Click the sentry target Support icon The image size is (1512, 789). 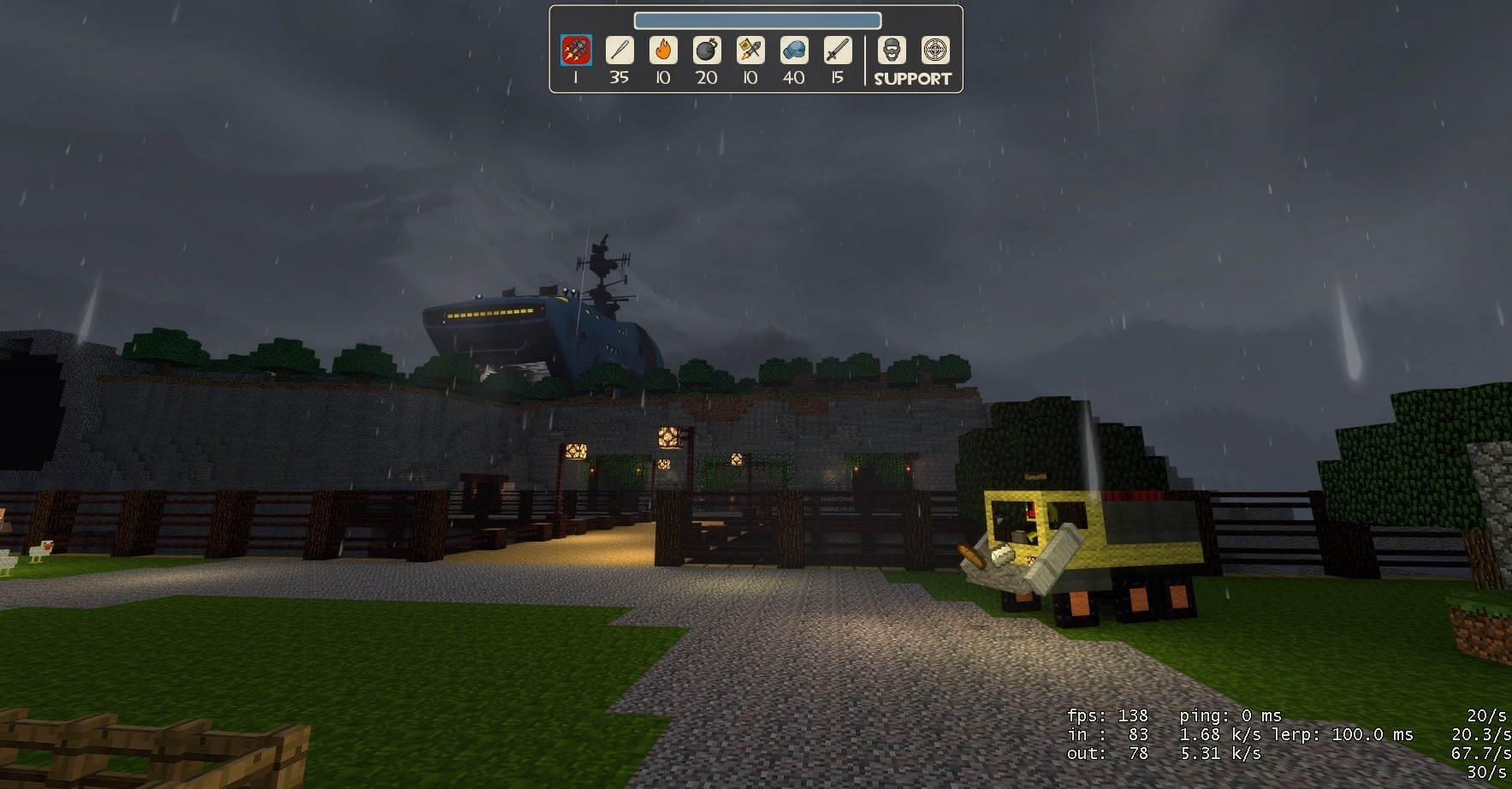[x=936, y=51]
